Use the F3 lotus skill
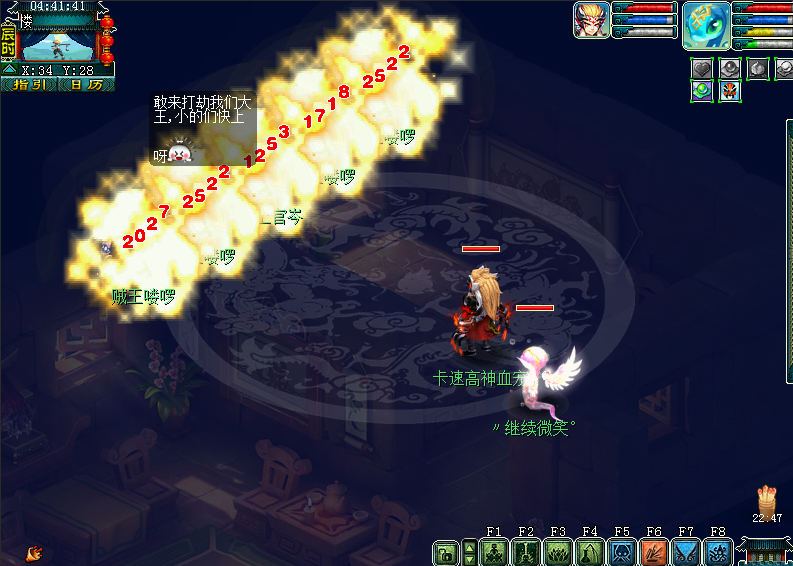 click(x=558, y=552)
